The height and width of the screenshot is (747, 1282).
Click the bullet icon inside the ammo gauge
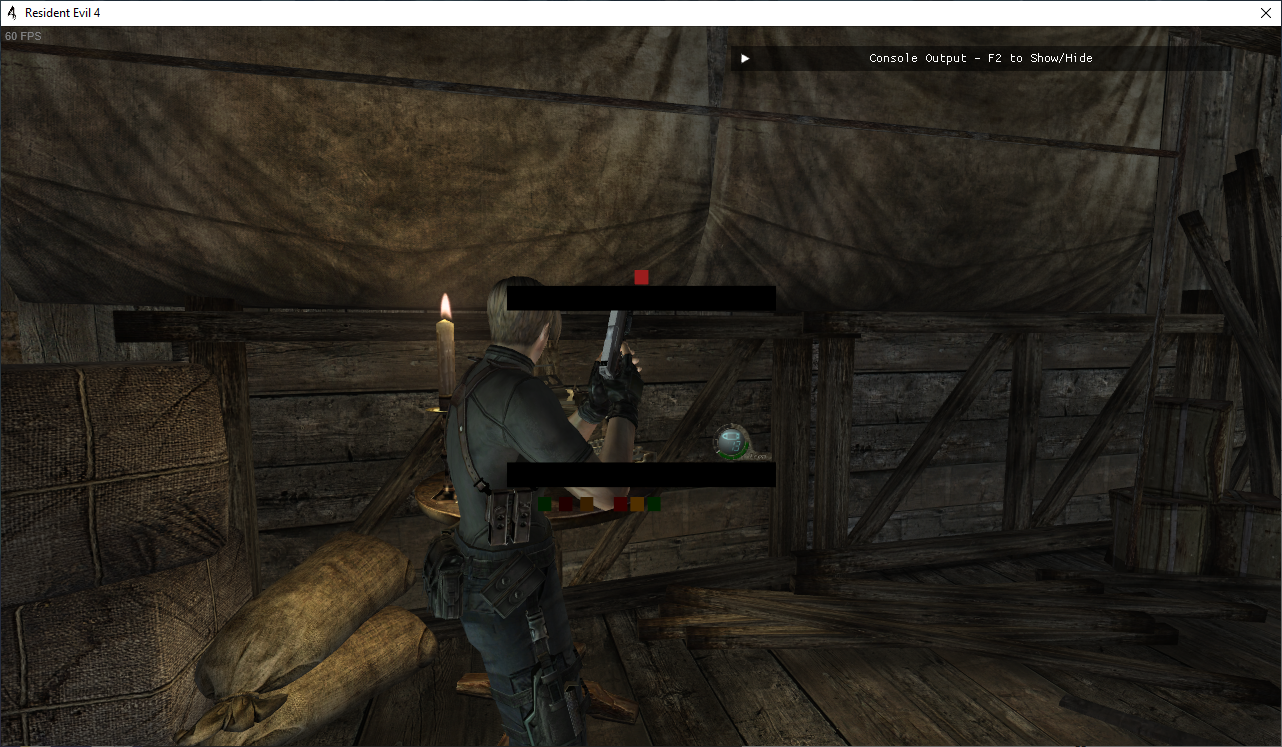click(730, 436)
